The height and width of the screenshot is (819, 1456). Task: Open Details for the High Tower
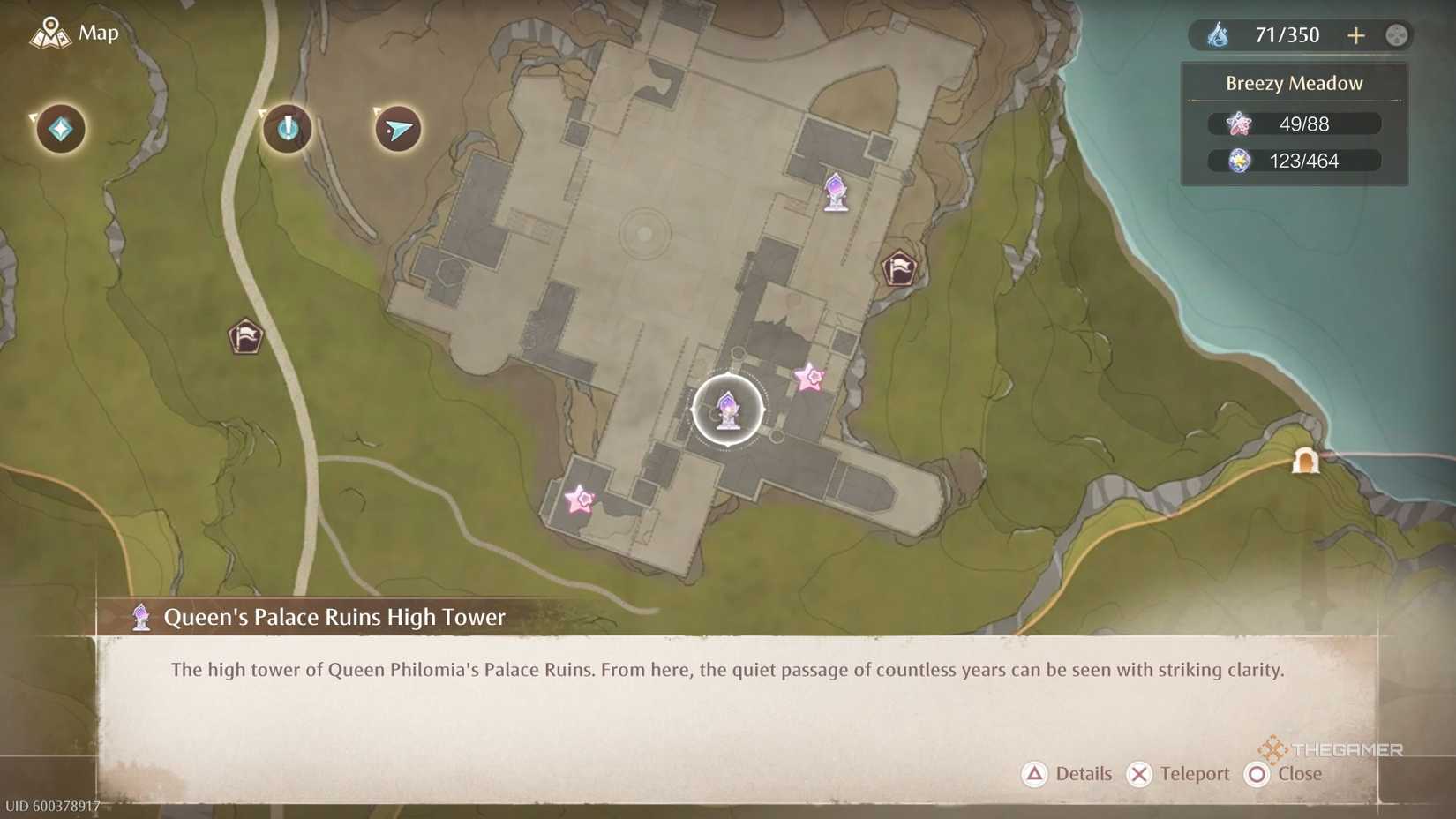(1066, 774)
